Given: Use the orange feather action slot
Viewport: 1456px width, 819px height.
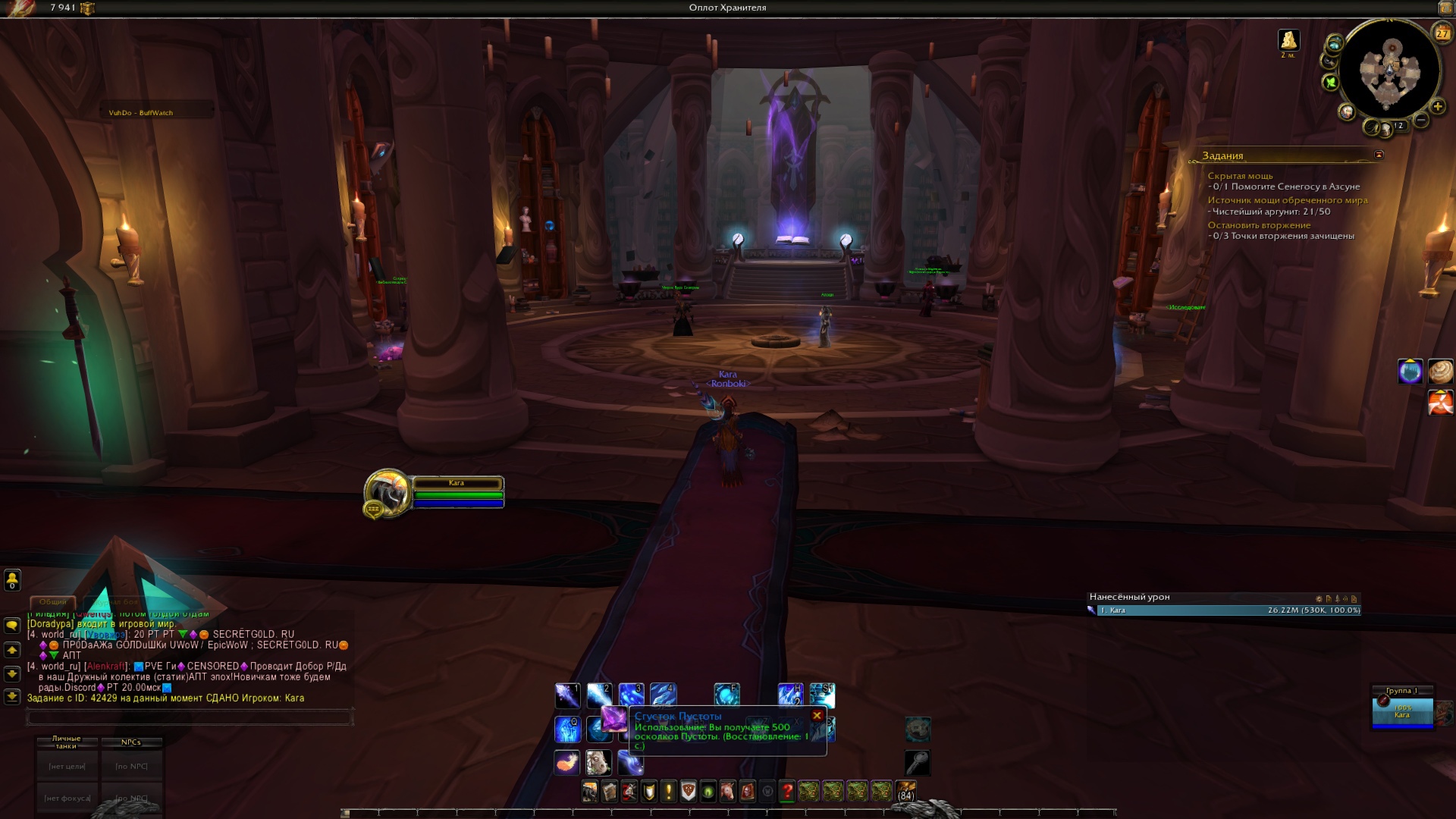Looking at the screenshot, I should 567,761.
